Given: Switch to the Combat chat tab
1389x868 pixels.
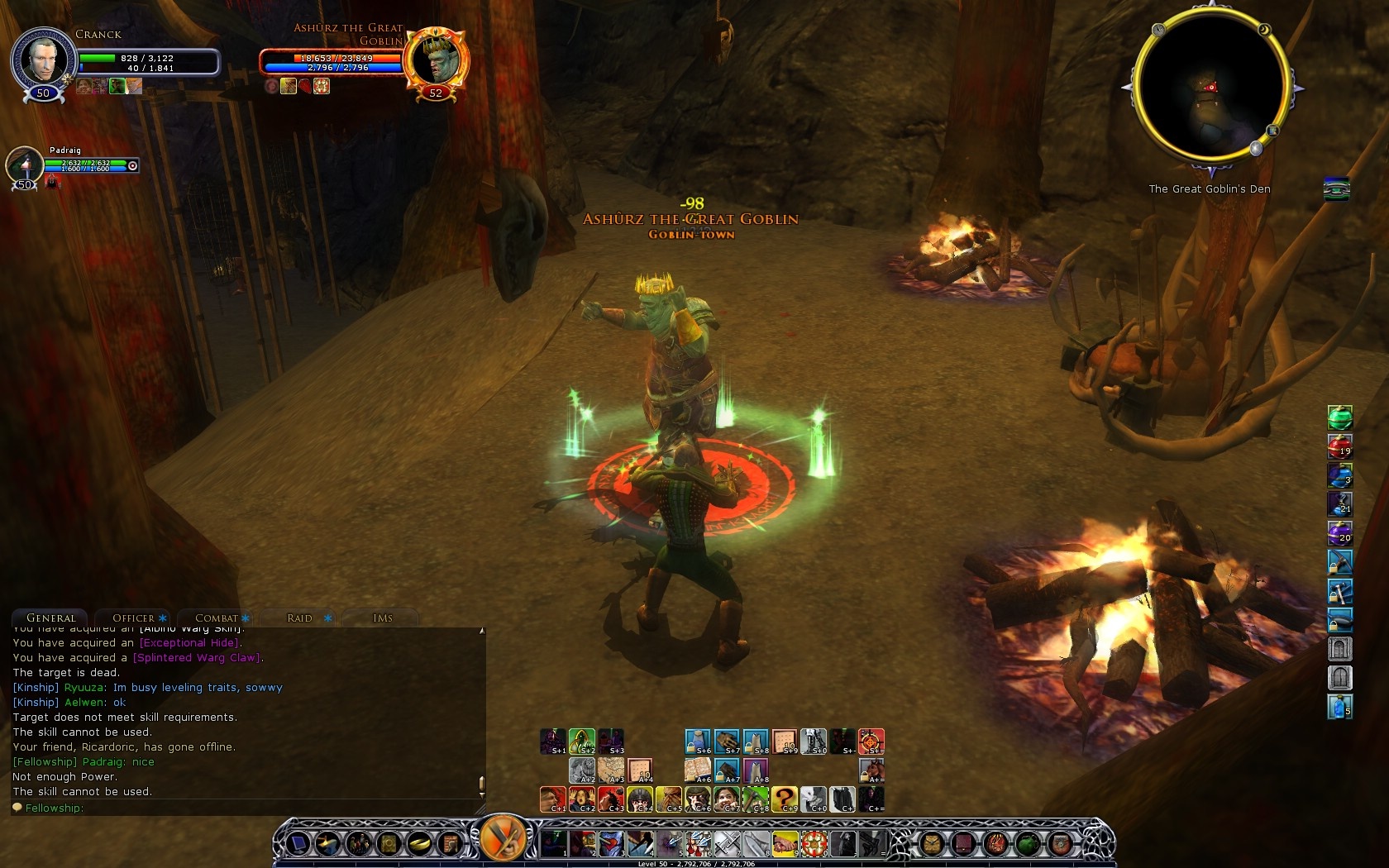Looking at the screenshot, I should (217, 618).
